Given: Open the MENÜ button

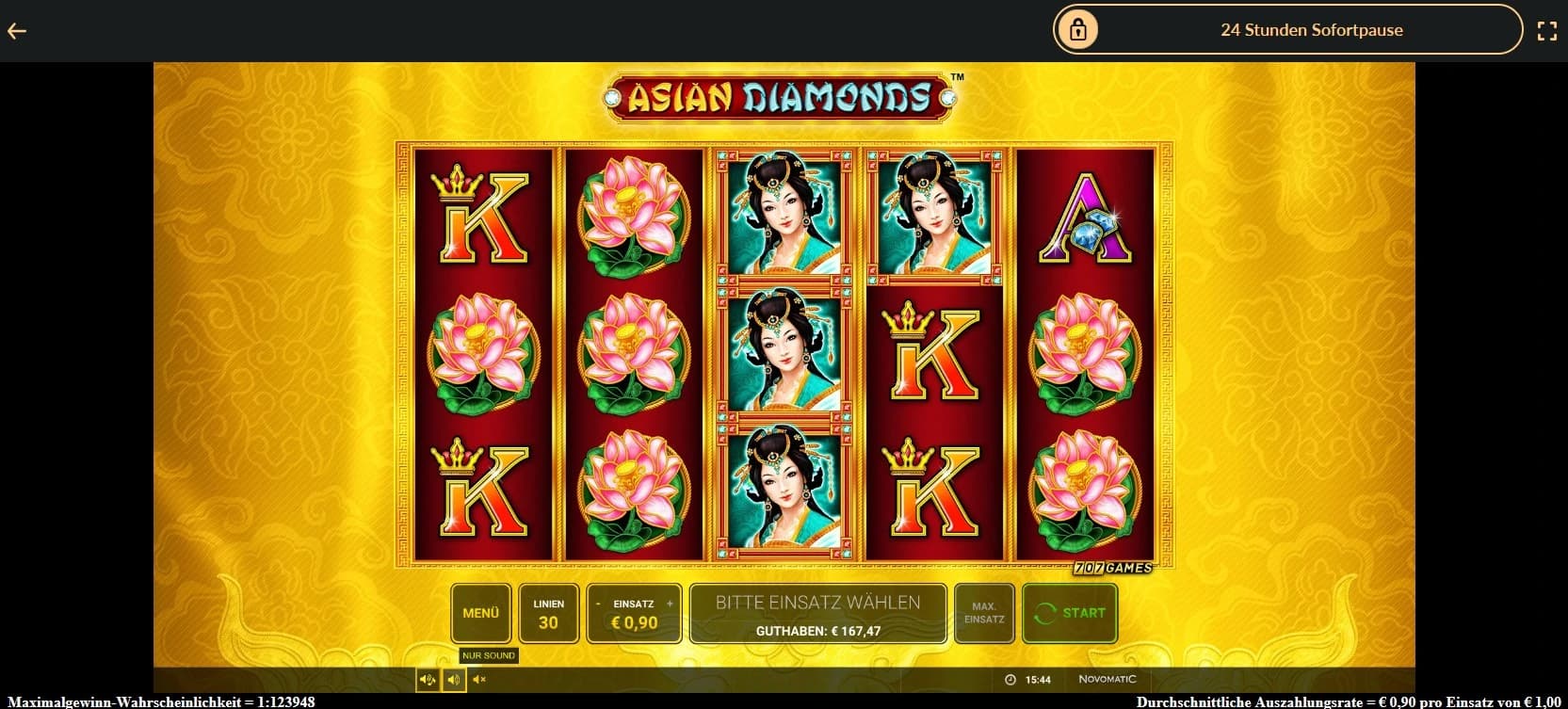Looking at the screenshot, I should point(480,613).
